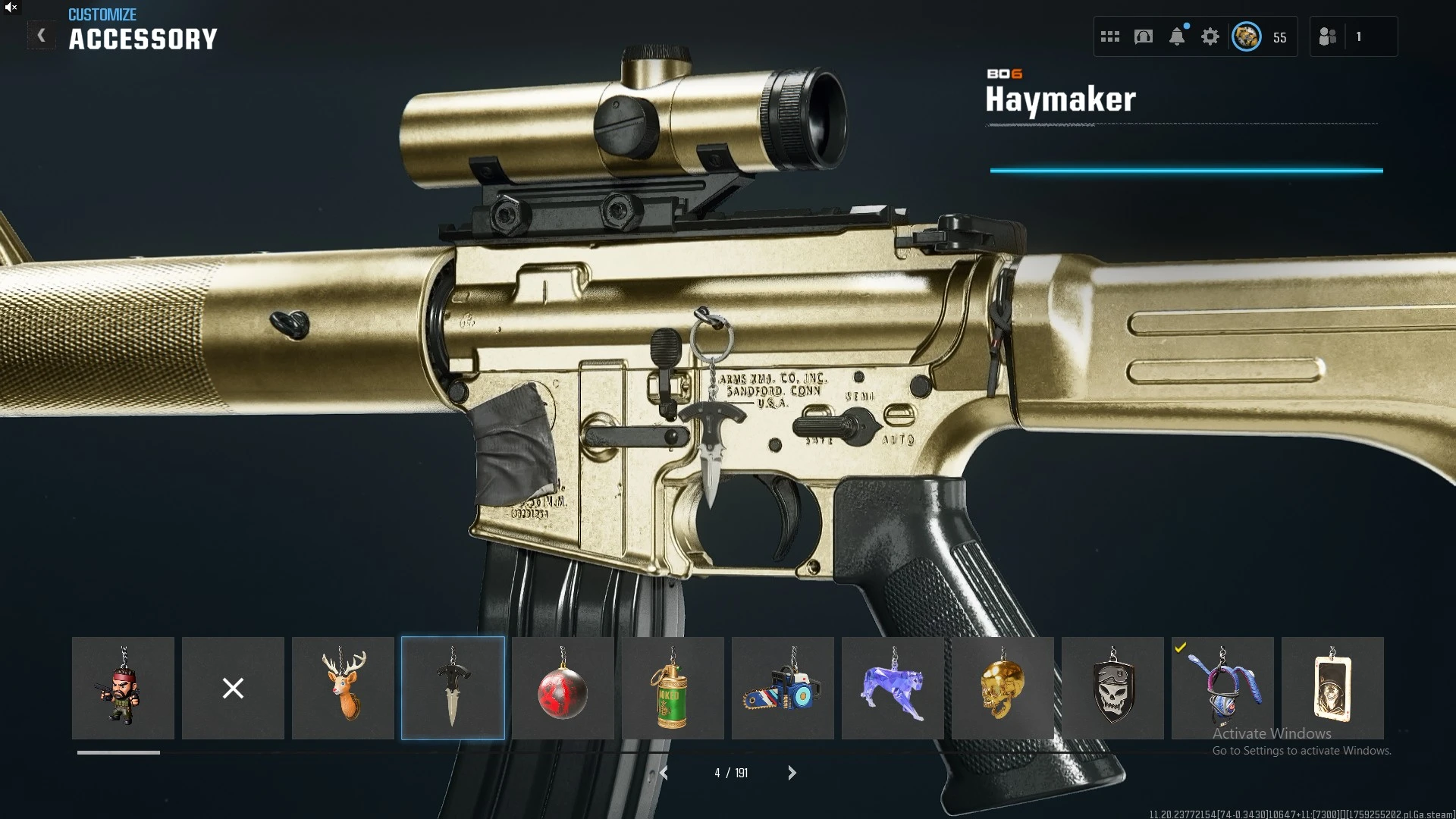Viewport: 1456px width, 819px height.
Task: Go to the next page of charms
Action: (792, 773)
